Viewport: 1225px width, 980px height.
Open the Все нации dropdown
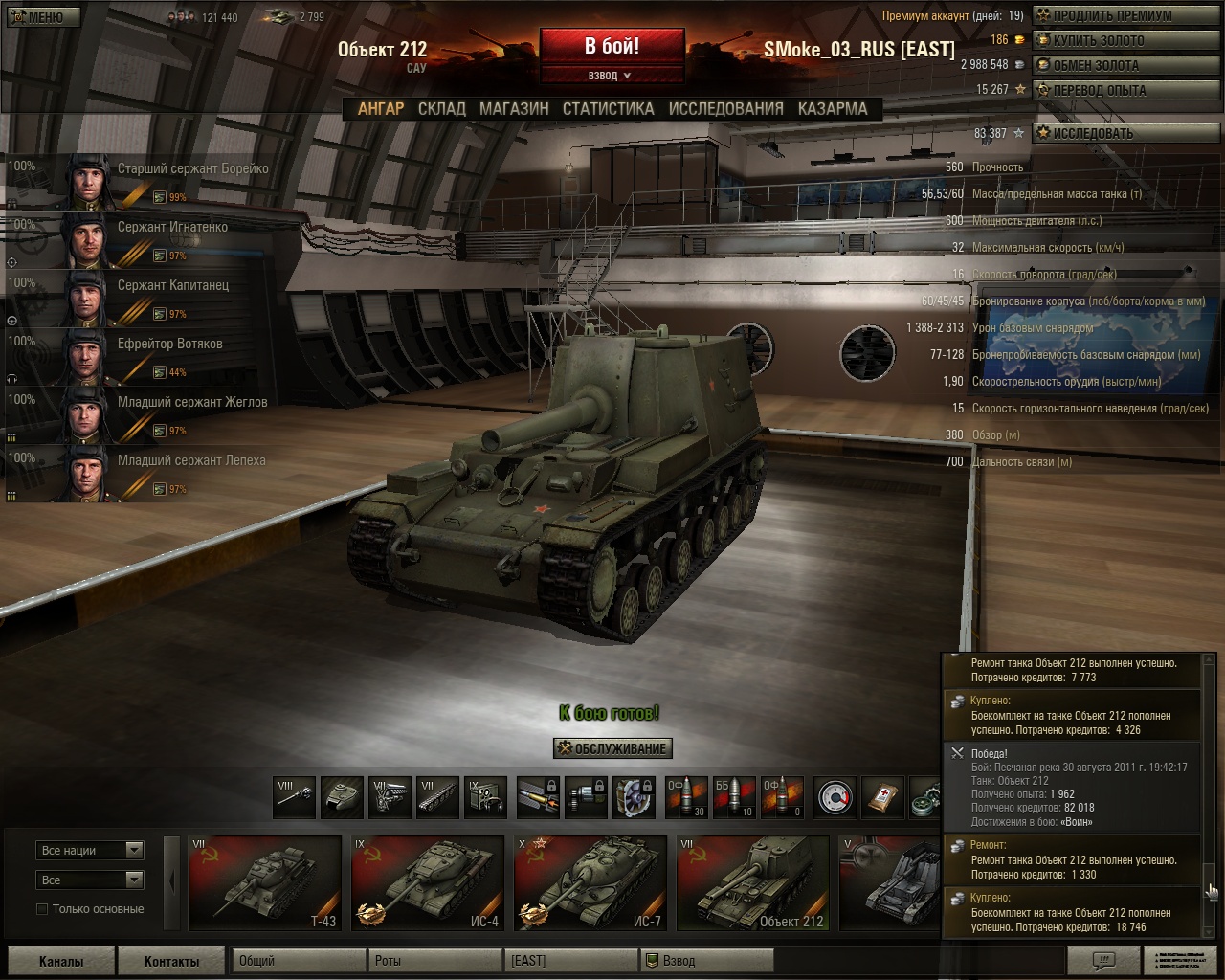(x=90, y=850)
